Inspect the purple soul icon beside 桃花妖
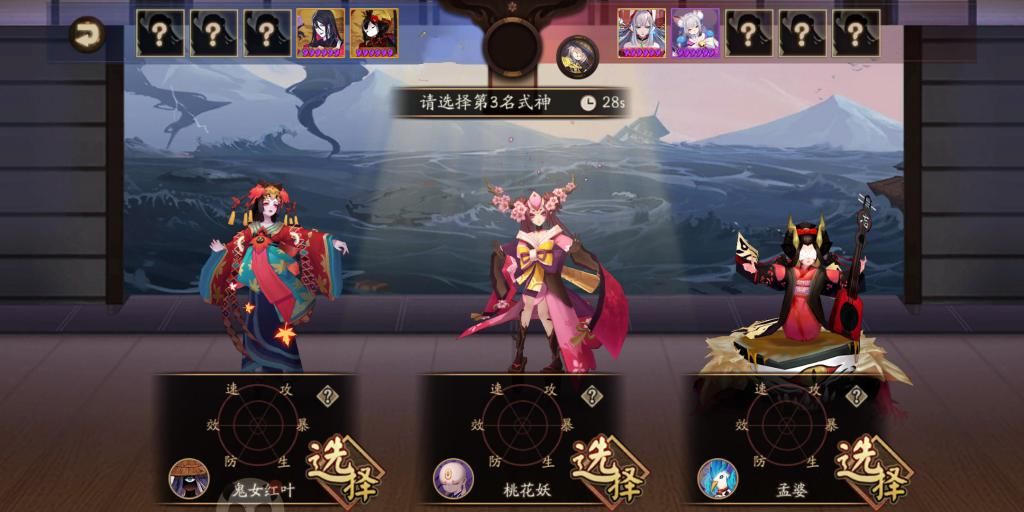This screenshot has height=512, width=1024. (x=453, y=479)
